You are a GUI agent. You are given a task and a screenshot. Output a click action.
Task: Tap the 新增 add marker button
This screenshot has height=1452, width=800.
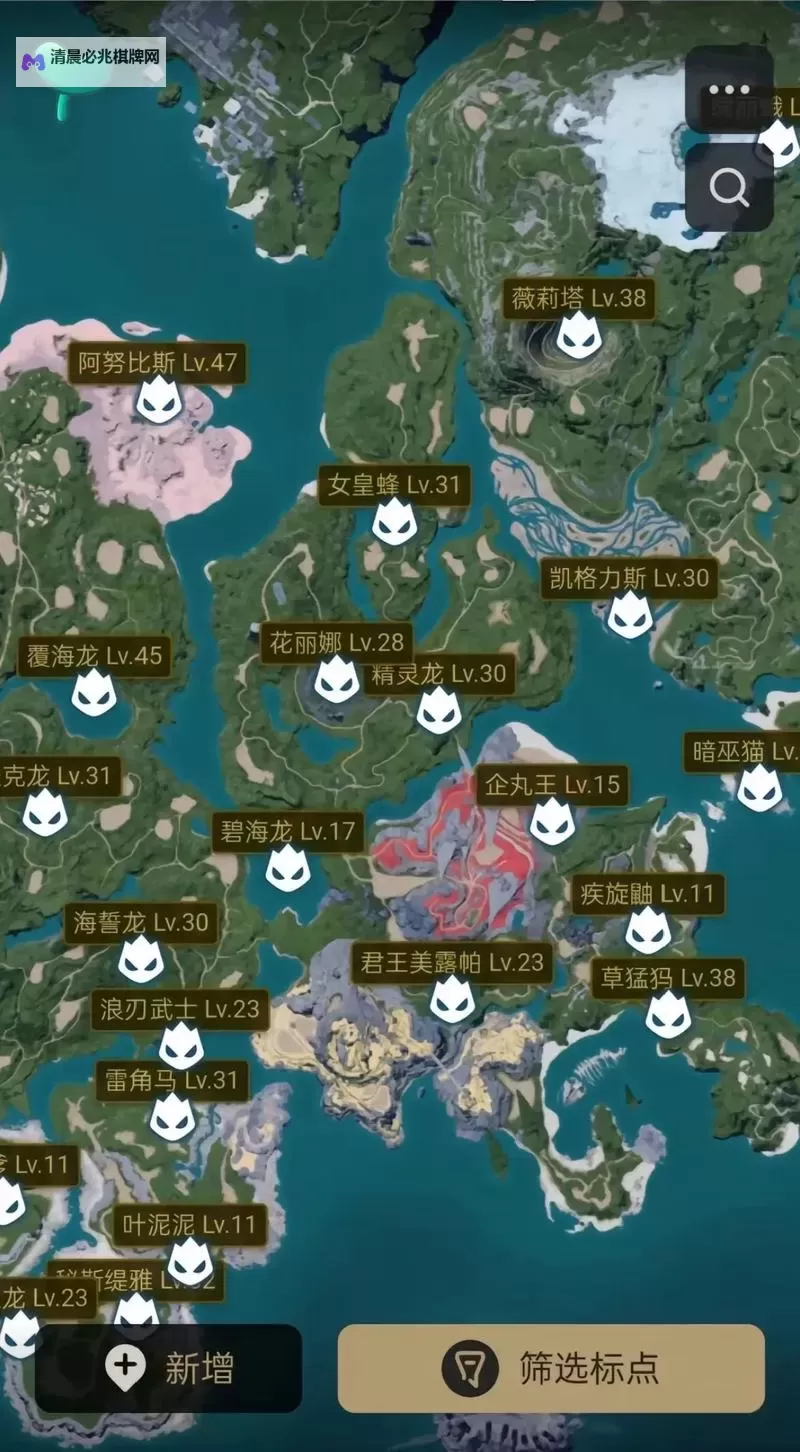[168, 1368]
